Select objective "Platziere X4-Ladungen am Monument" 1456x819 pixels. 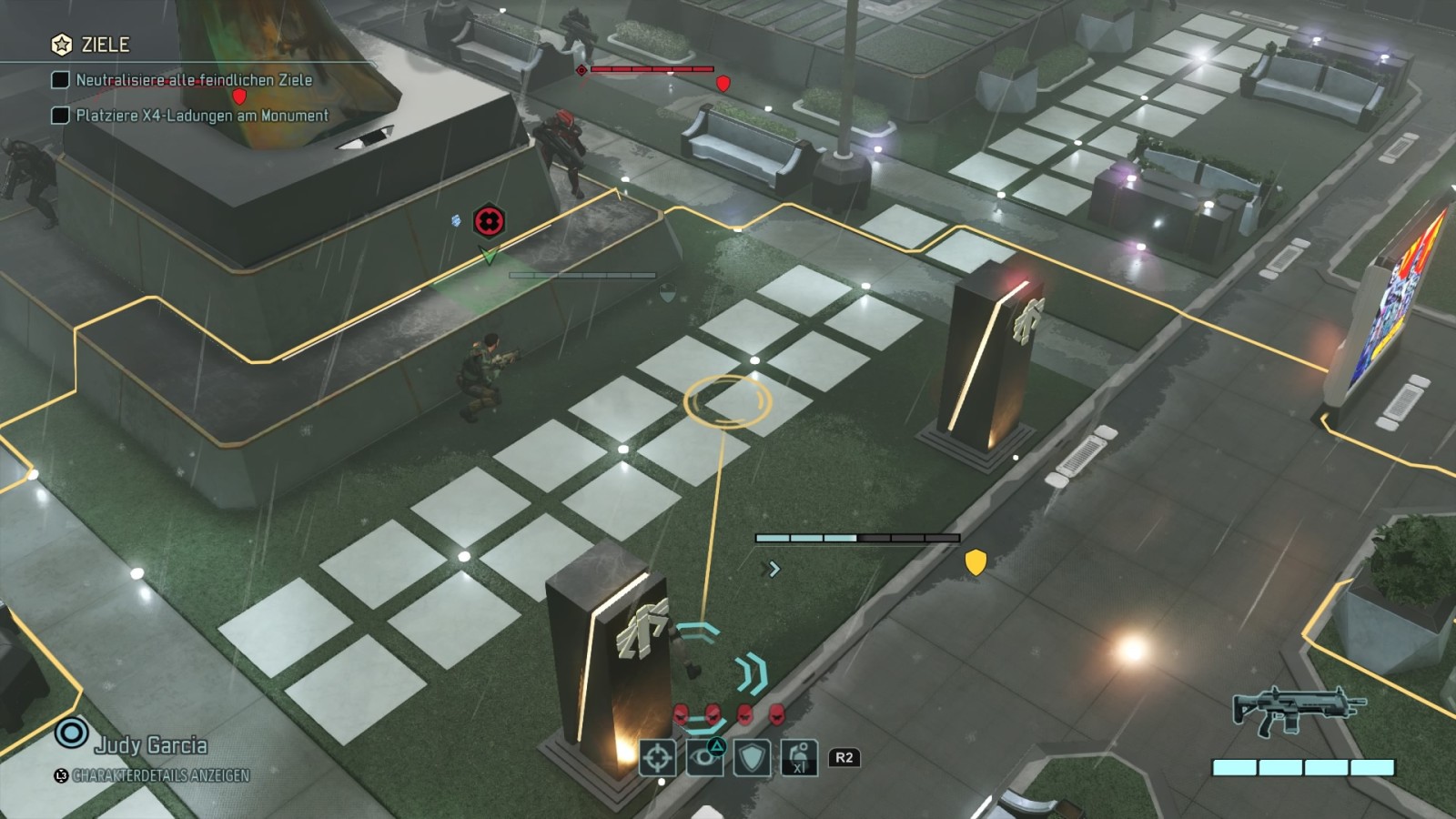(x=201, y=116)
